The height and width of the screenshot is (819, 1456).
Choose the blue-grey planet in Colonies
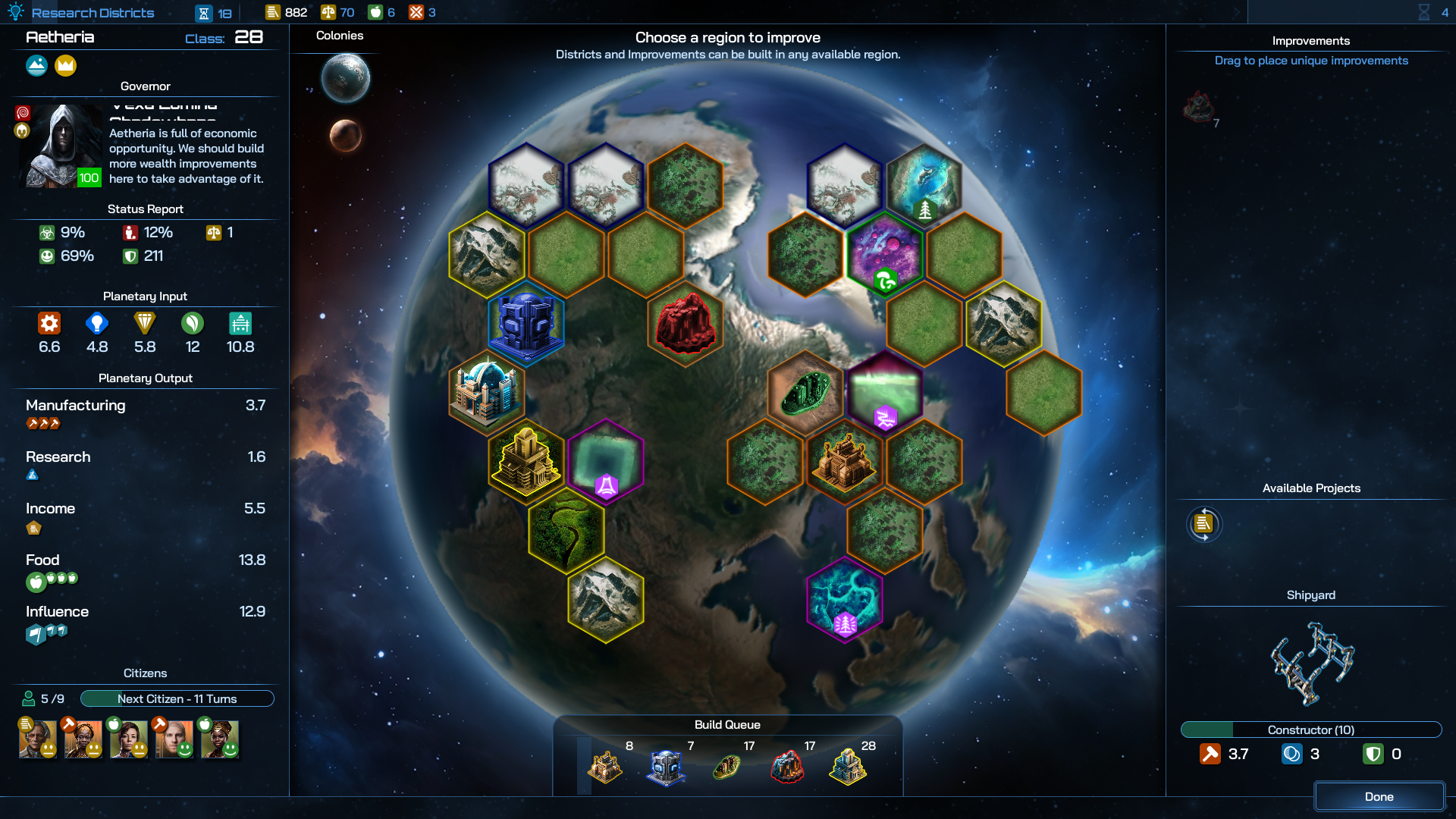345,77
